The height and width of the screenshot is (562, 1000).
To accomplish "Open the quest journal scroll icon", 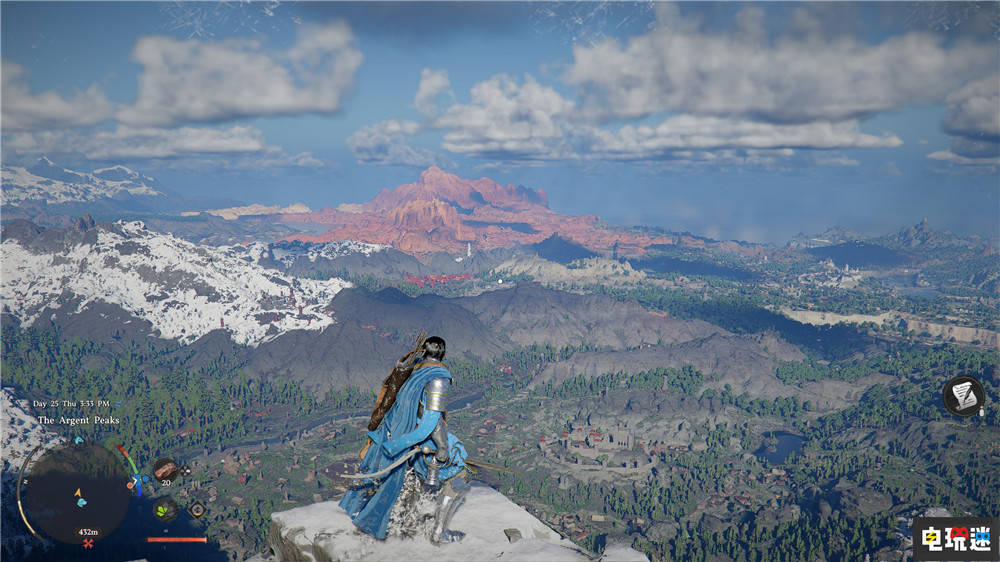I will 964,396.
